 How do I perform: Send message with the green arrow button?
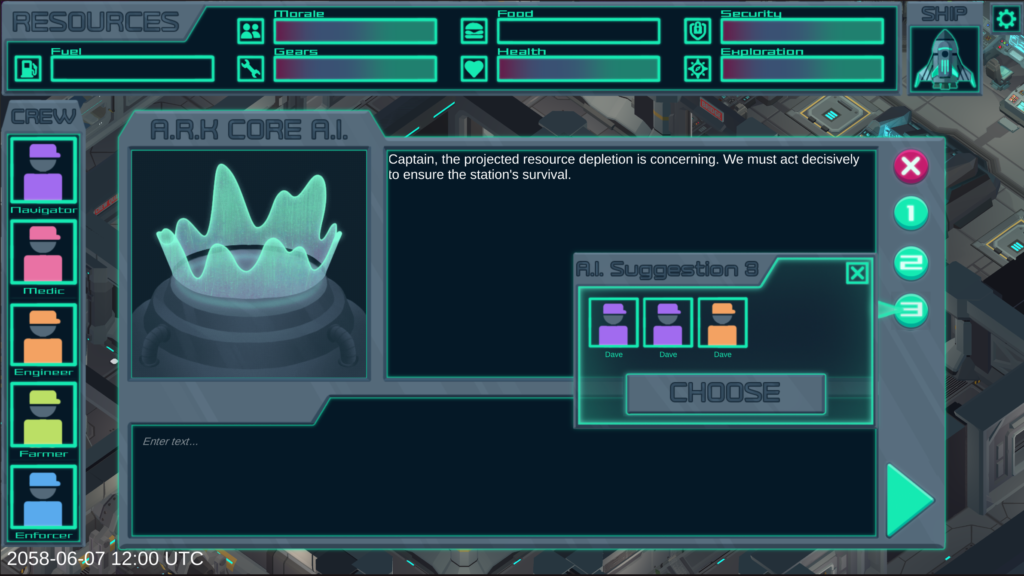tap(909, 500)
